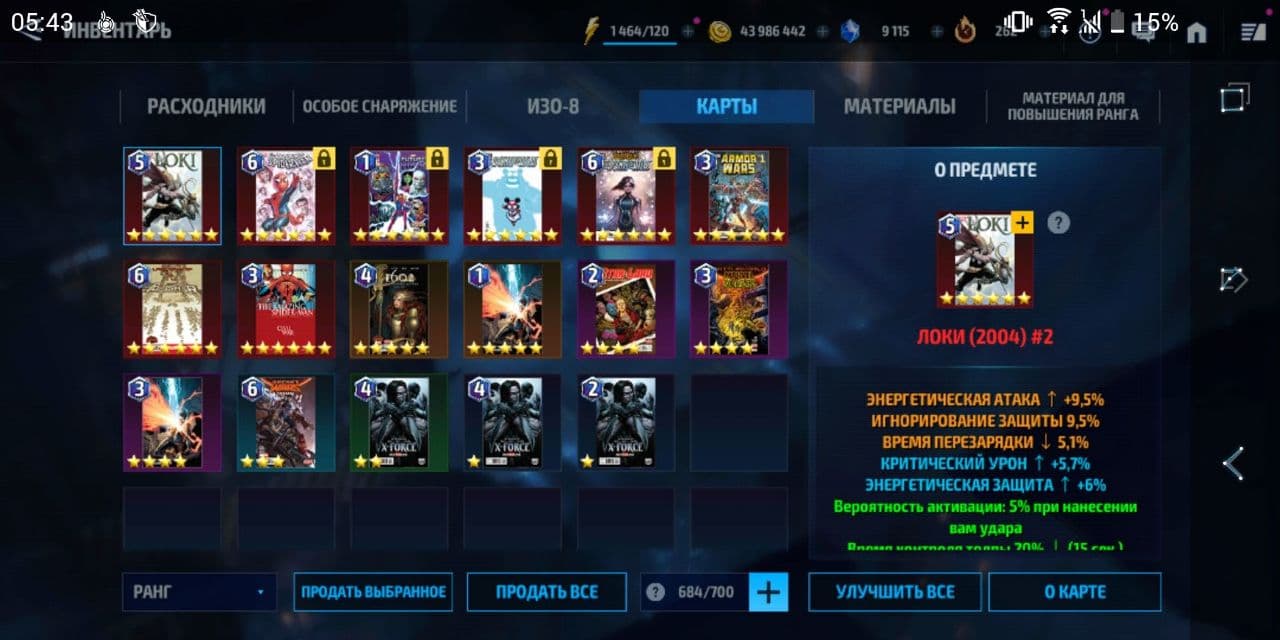Go to the home screen icon
1280x640 pixels.
[1196, 33]
